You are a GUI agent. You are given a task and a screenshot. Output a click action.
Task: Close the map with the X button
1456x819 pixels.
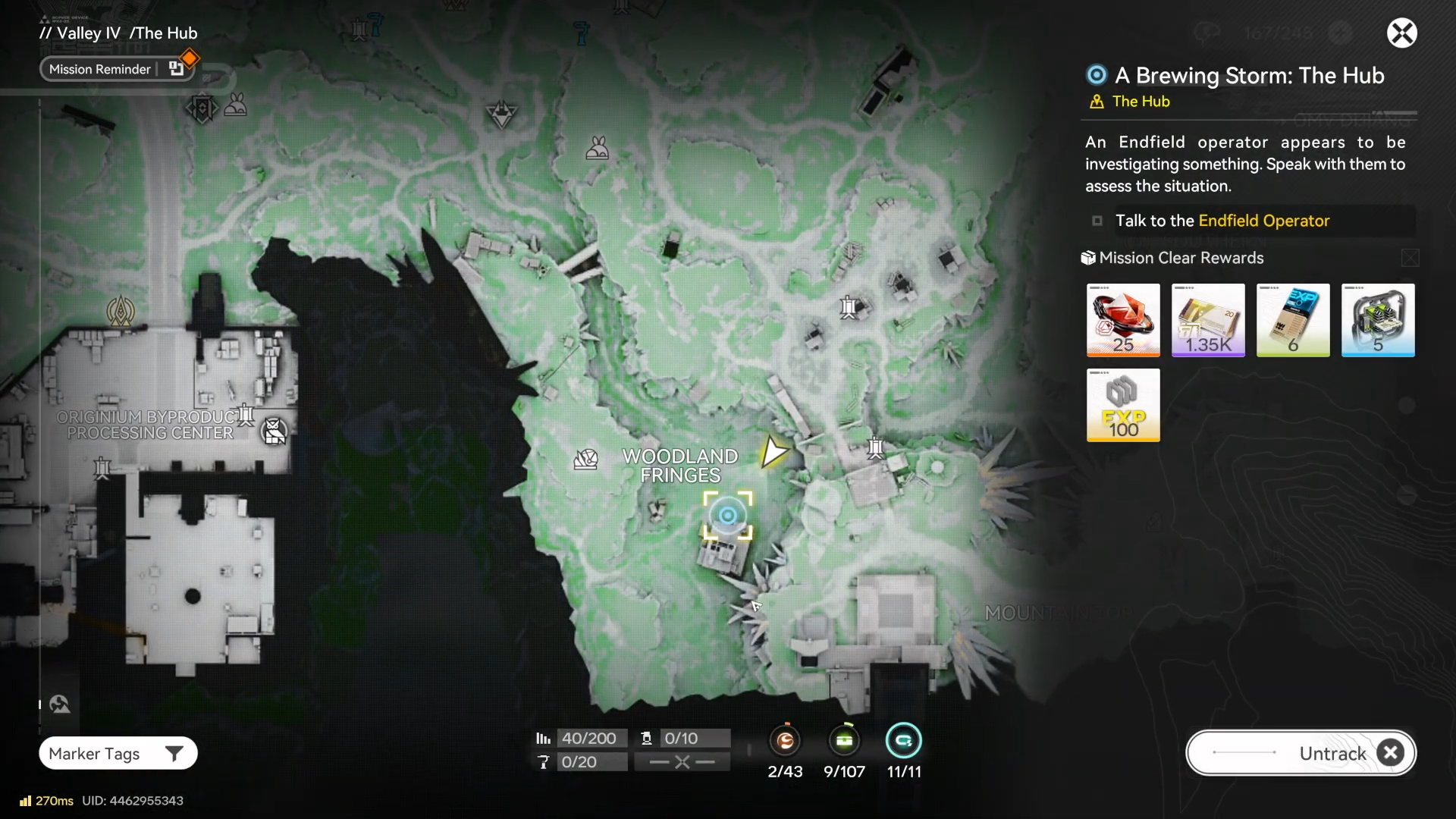[1401, 33]
